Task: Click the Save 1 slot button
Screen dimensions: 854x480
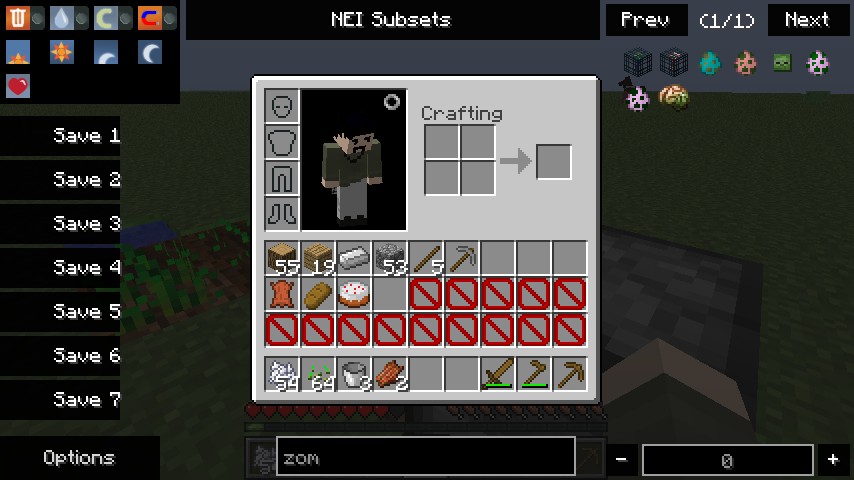Action: (62, 136)
